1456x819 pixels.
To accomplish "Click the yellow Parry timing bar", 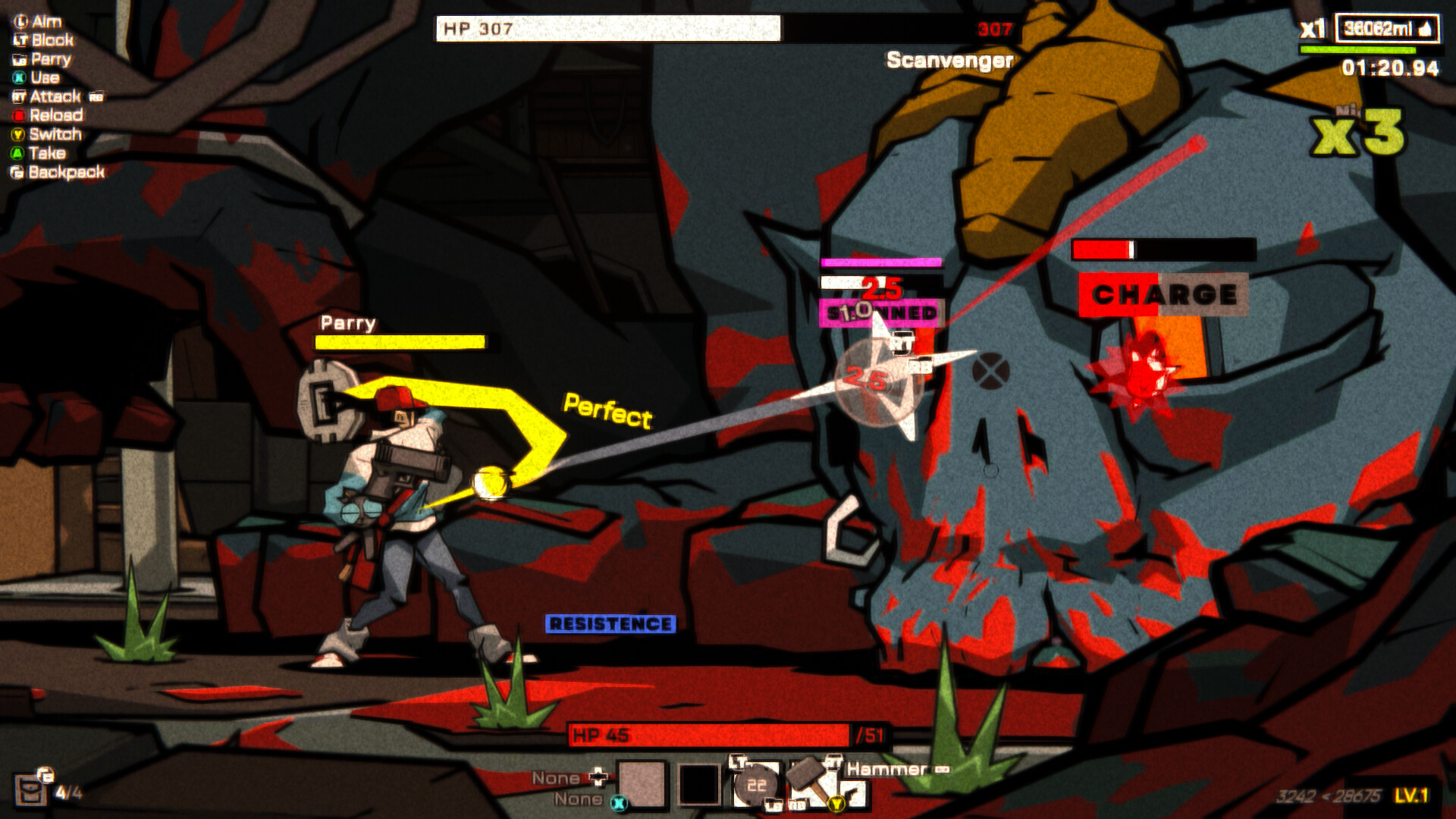I will click(x=397, y=341).
